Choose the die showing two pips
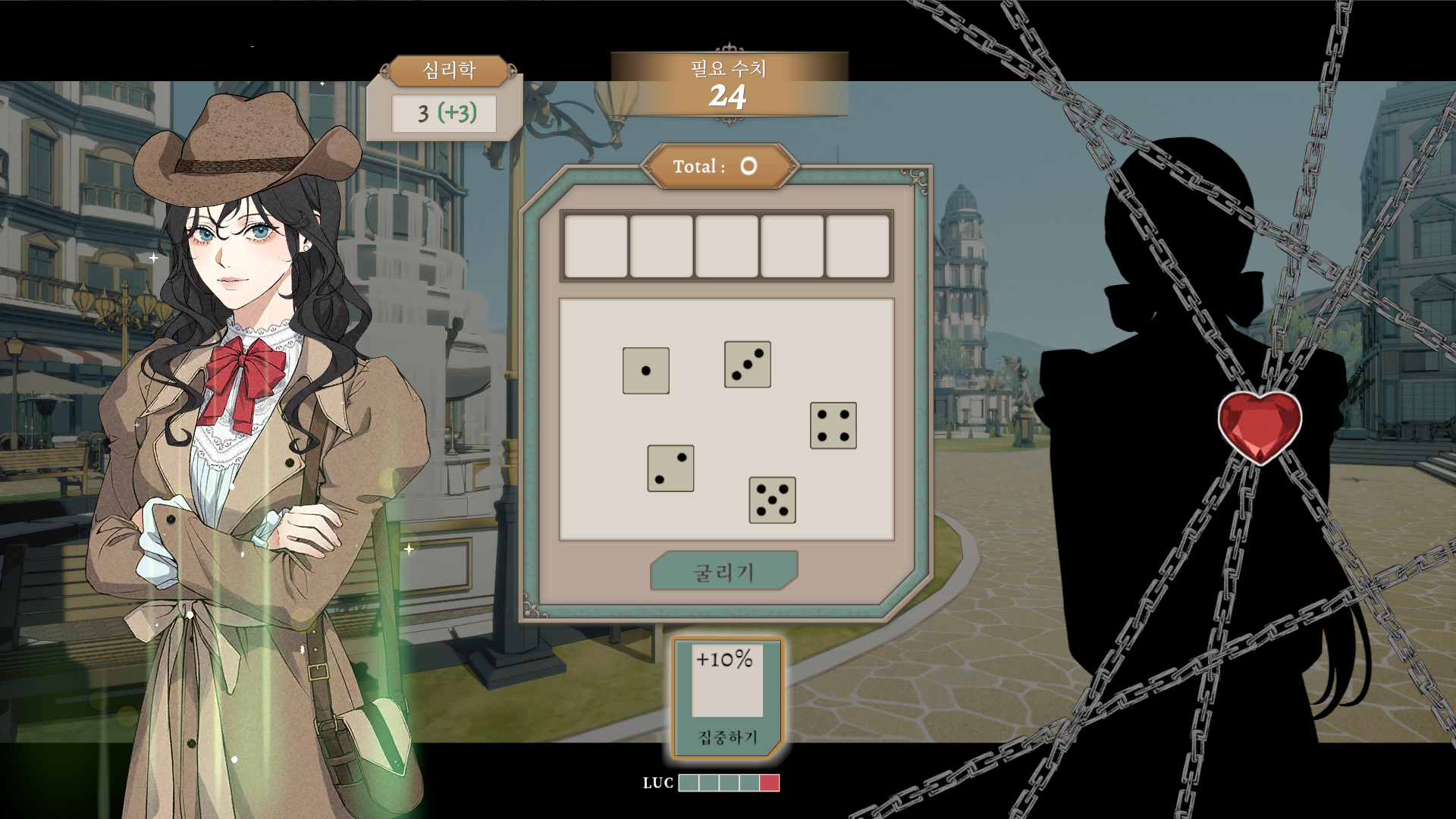The width and height of the screenshot is (1456, 819). click(x=670, y=468)
